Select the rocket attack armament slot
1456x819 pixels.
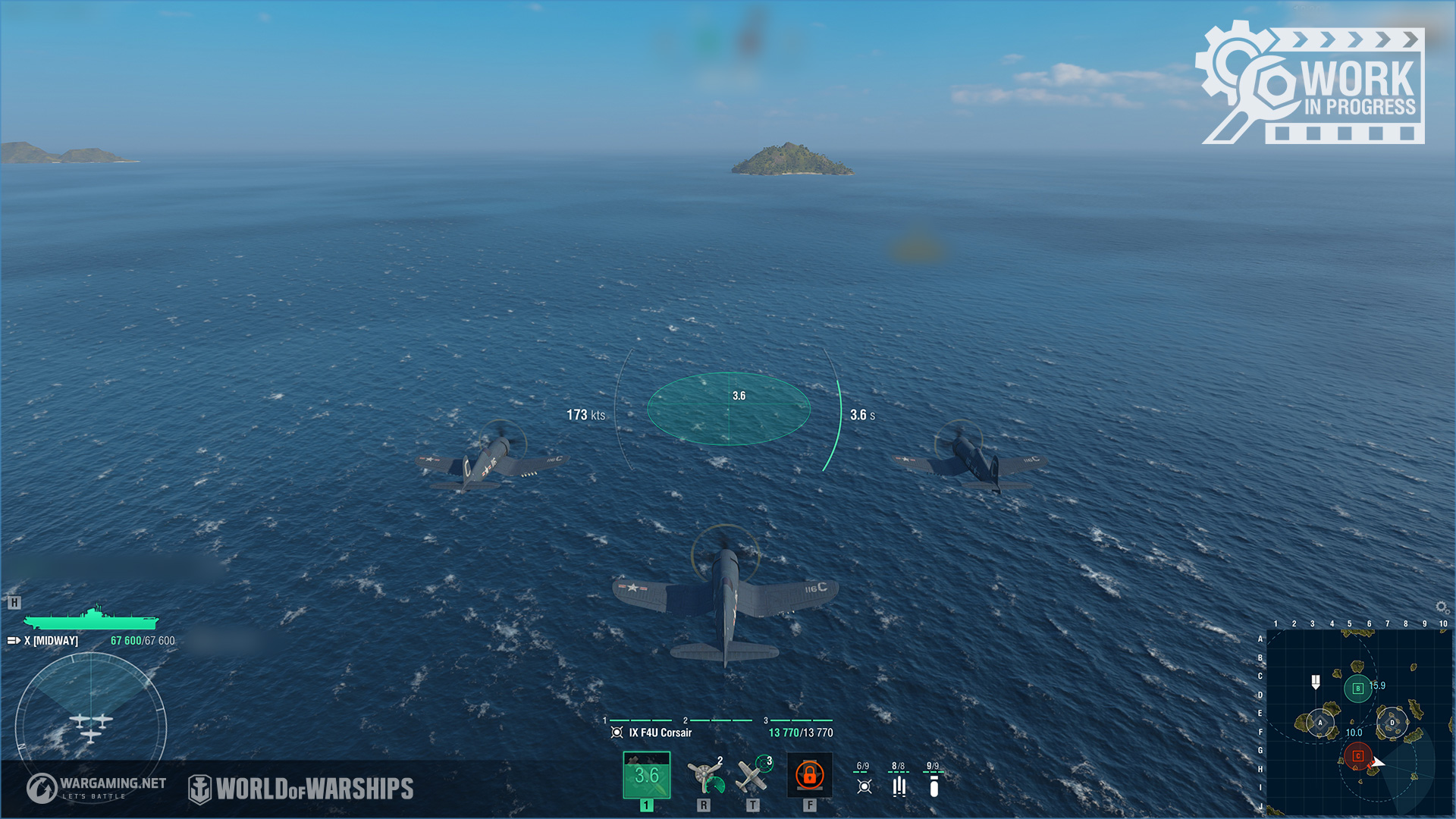point(646,775)
